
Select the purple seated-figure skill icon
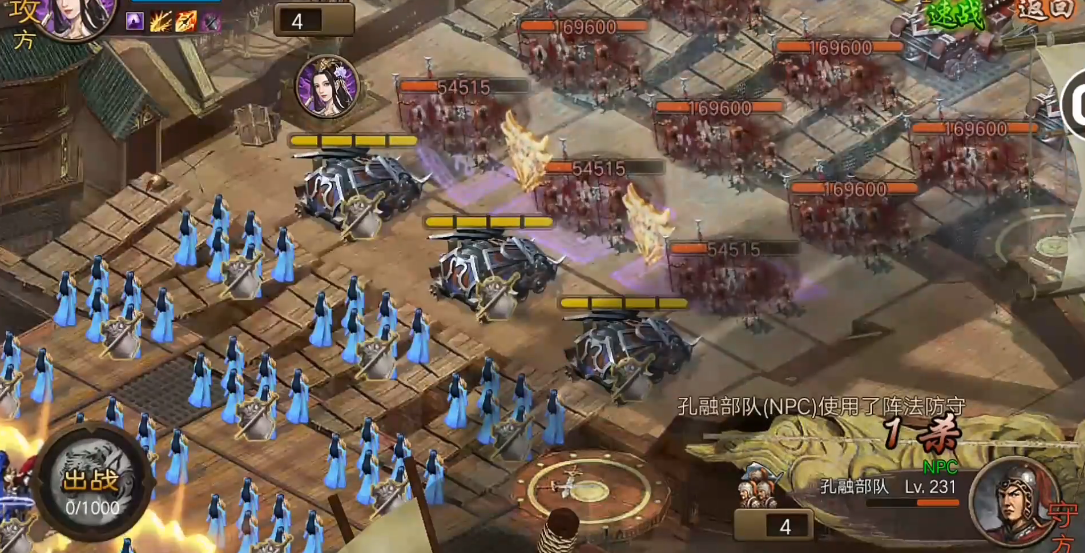[x=135, y=21]
